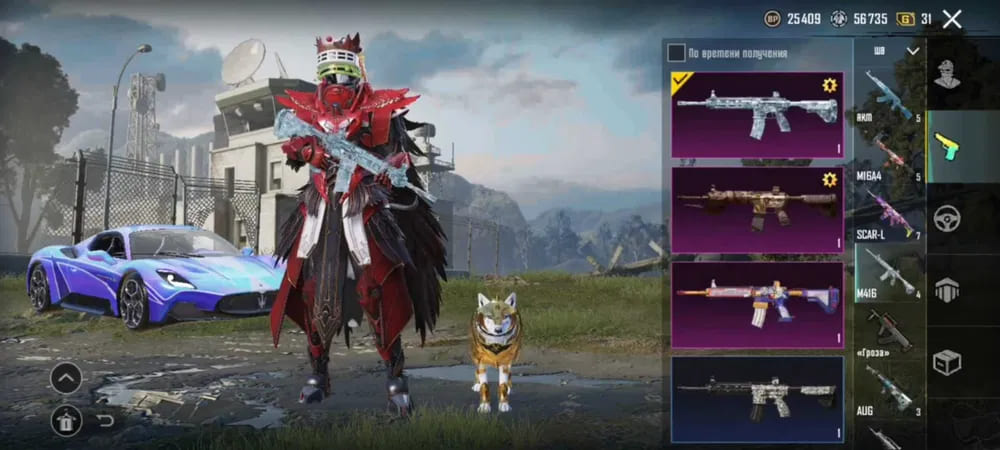Select the black and white M416 skin

pyautogui.click(x=756, y=397)
